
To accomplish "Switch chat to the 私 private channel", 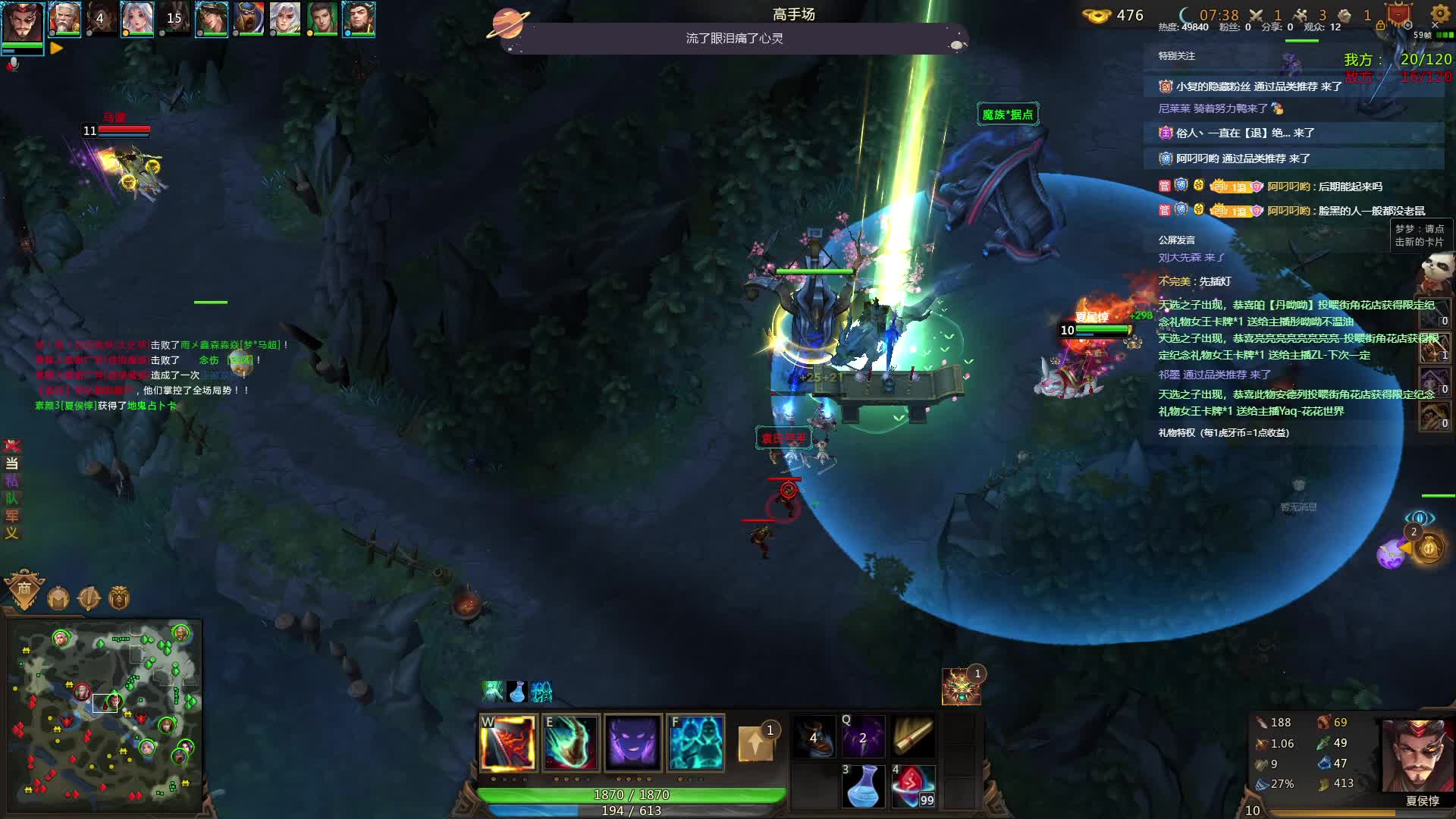I will point(11,481).
